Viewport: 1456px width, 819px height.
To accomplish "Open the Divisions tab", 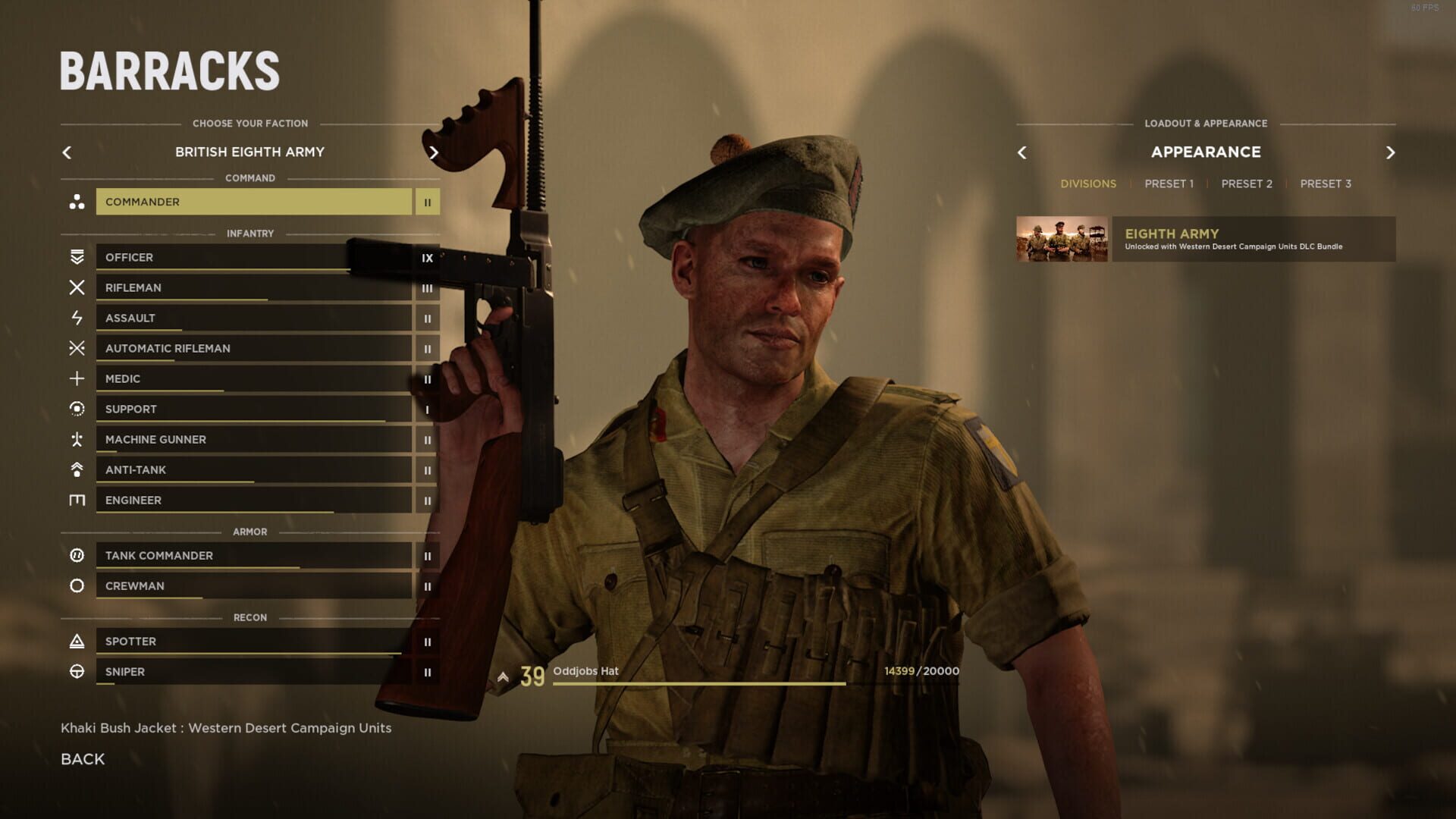I will pyautogui.click(x=1088, y=183).
